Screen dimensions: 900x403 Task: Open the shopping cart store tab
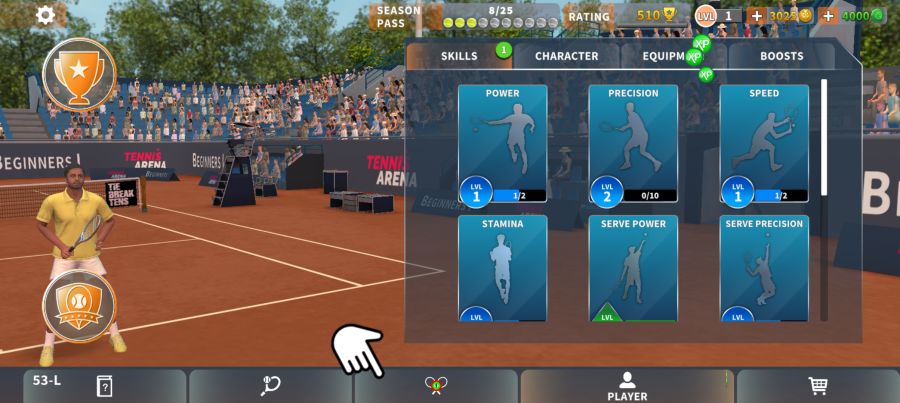click(817, 386)
